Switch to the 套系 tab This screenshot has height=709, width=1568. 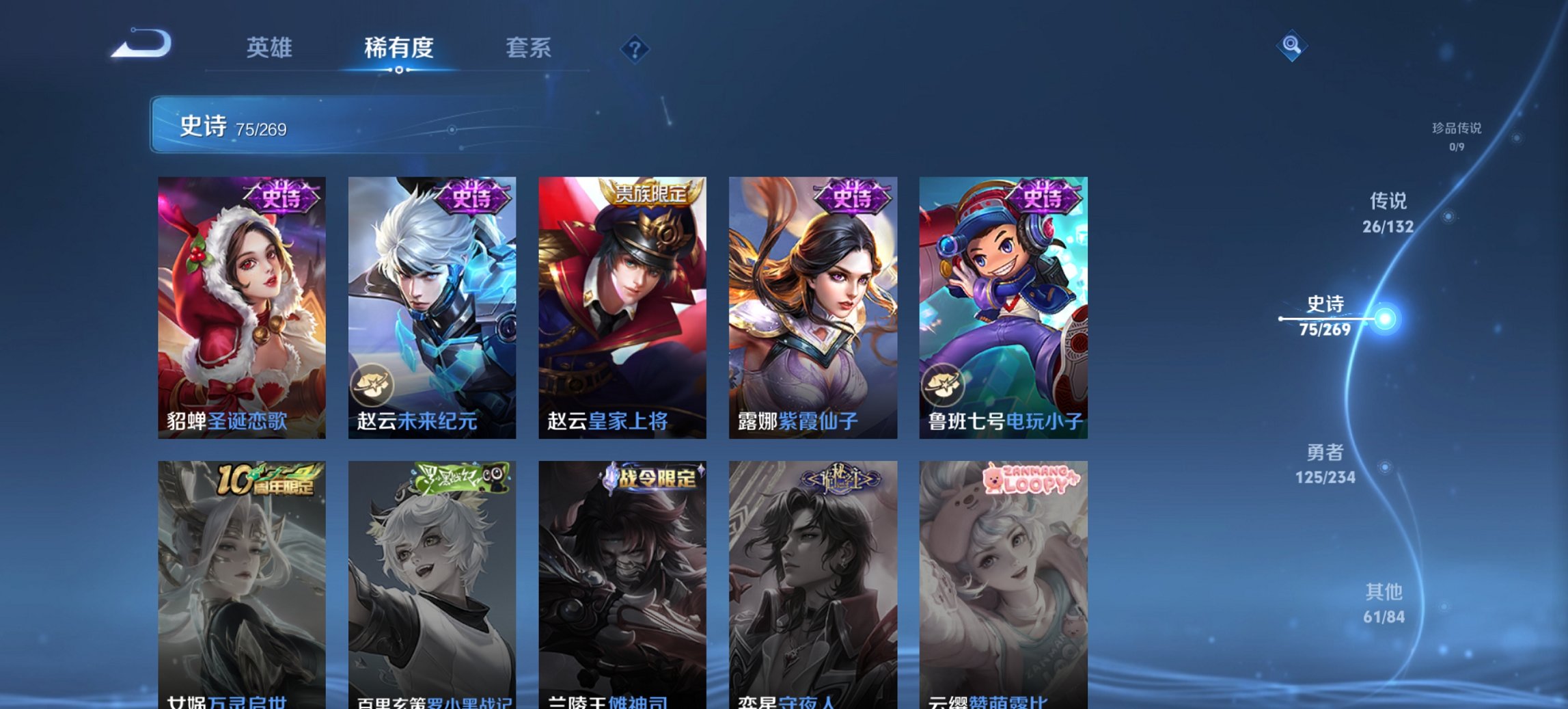(528, 48)
